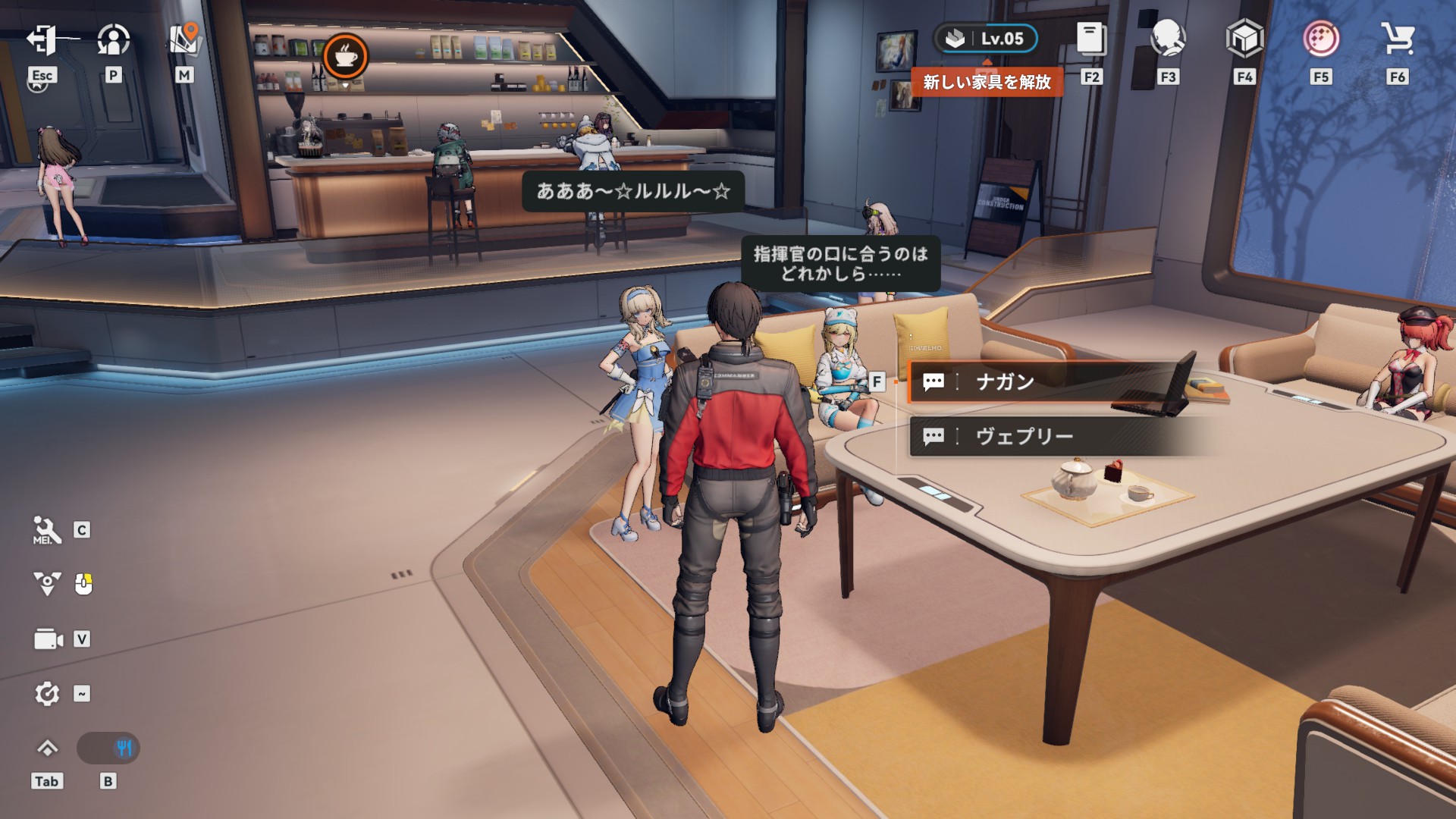Open the character head silhouette menu
1456x819 pixels.
(1168, 39)
